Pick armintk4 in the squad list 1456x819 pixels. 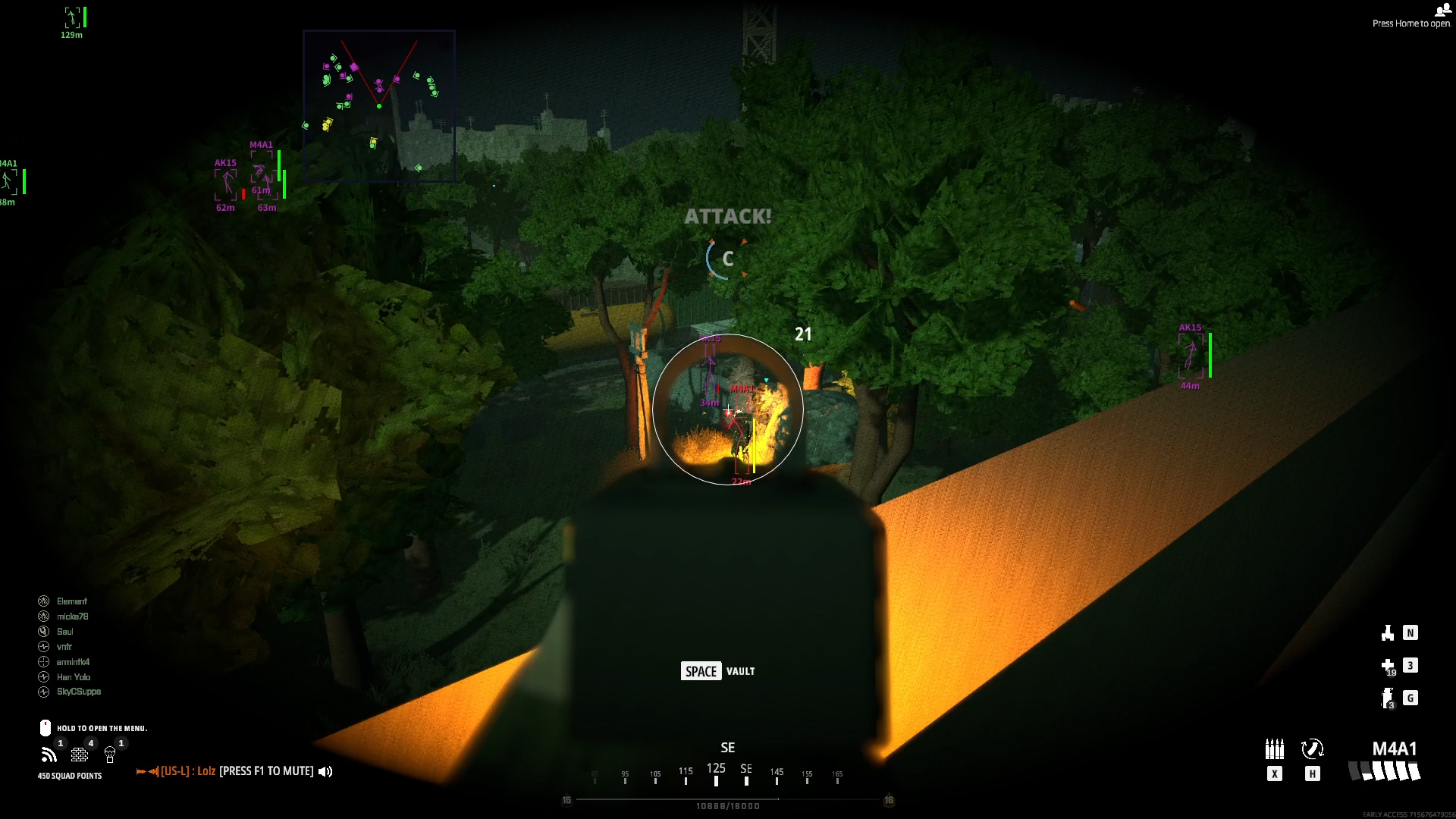tap(73, 662)
